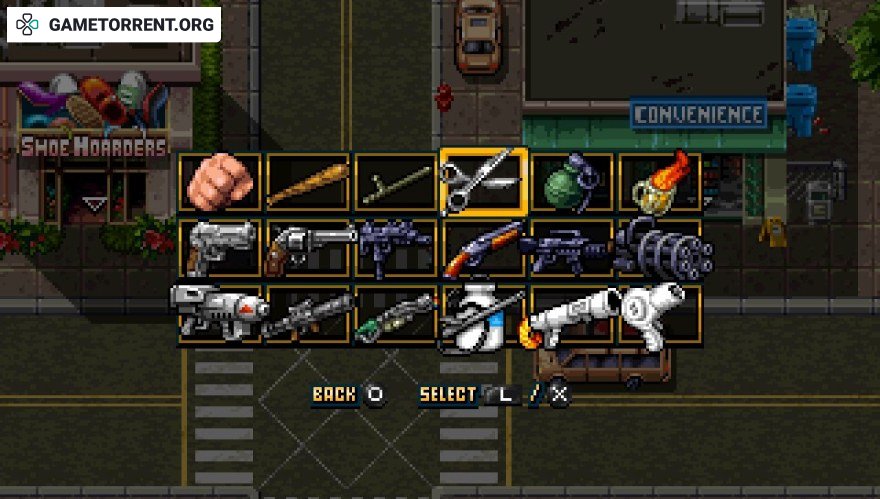Choose the wooden baseball bat
Image resolution: width=880 pixels, height=499 pixels.
pos(308,183)
